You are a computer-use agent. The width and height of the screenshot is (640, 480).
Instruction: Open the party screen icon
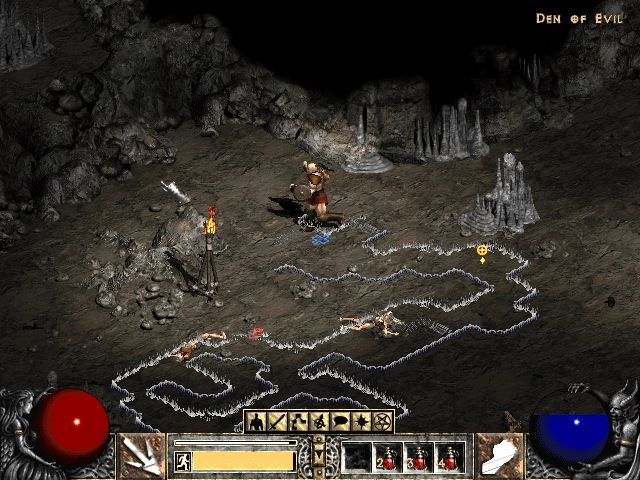coord(320,422)
